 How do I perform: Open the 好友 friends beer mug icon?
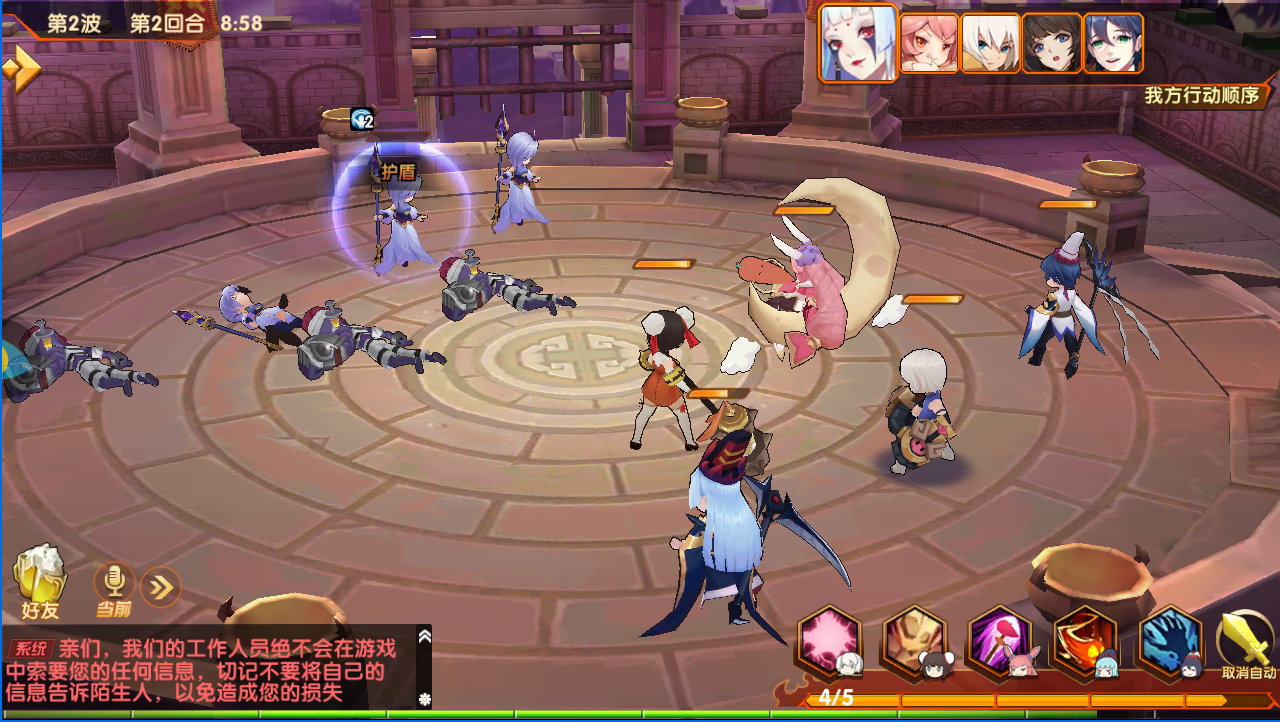[39, 580]
